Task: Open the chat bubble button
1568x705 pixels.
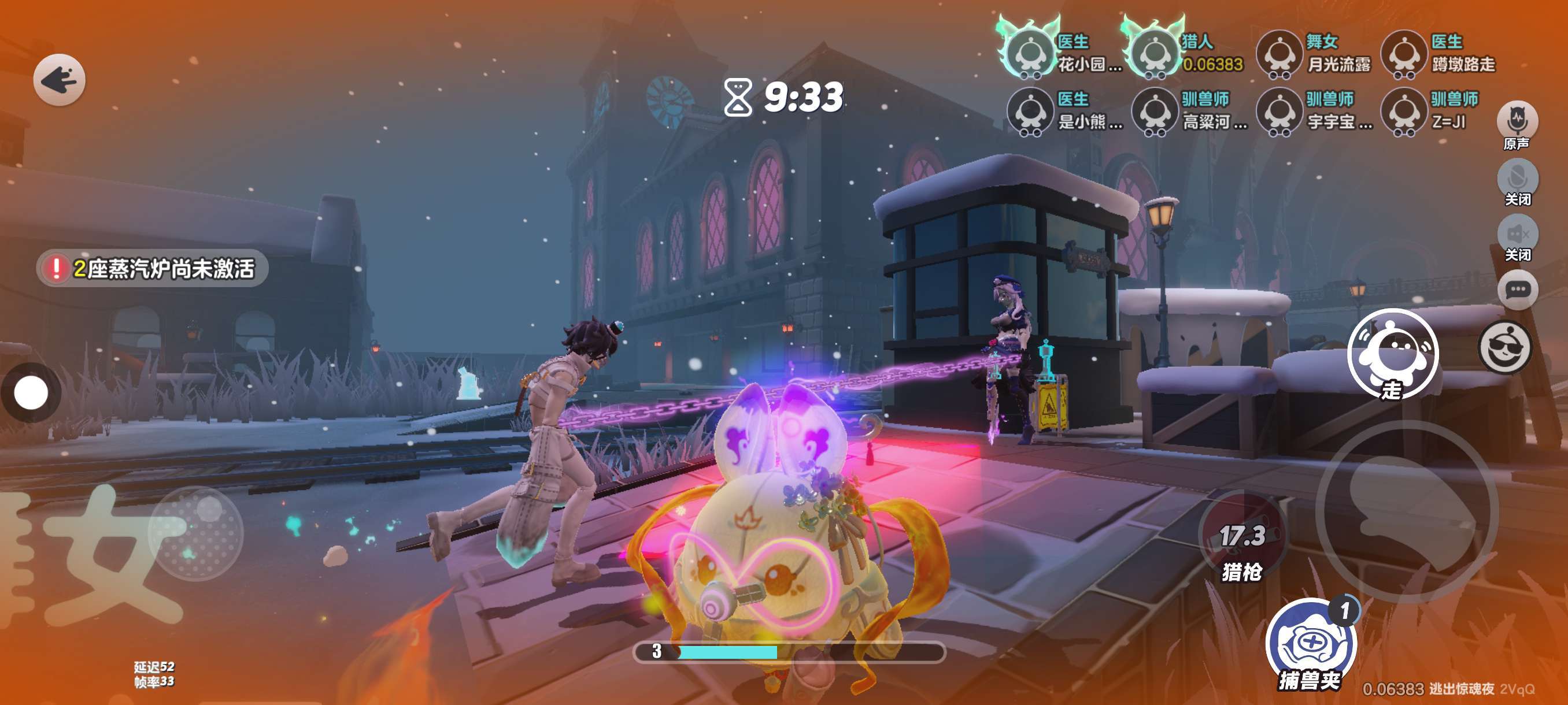Action: point(1517,290)
